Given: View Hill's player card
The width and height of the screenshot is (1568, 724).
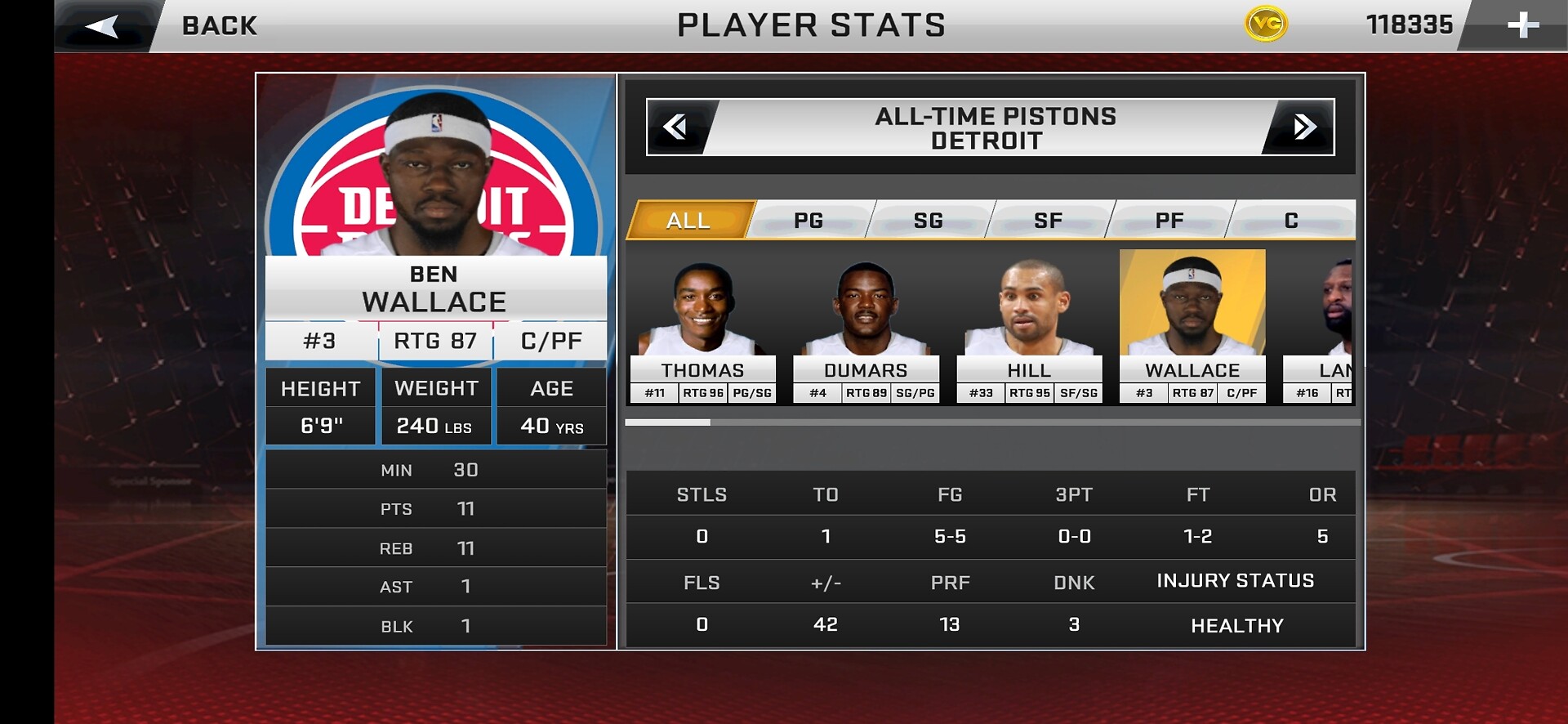Looking at the screenshot, I should [x=1029, y=327].
